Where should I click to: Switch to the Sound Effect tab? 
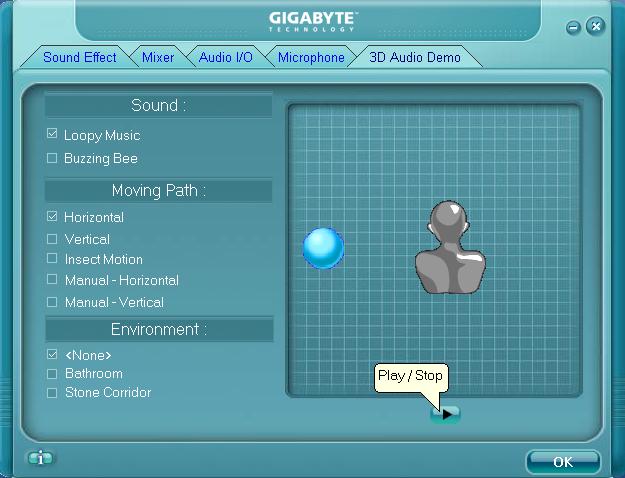click(79, 58)
